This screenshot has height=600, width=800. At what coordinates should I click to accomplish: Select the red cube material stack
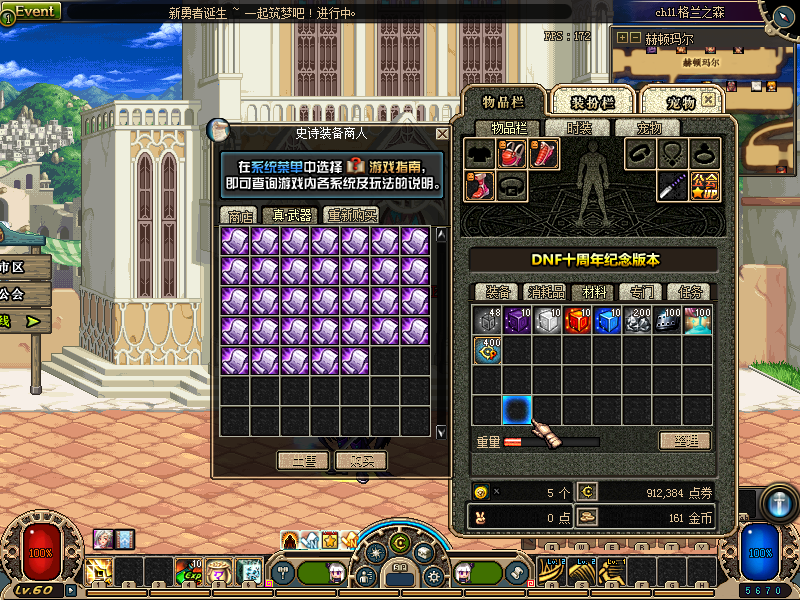tap(578, 320)
